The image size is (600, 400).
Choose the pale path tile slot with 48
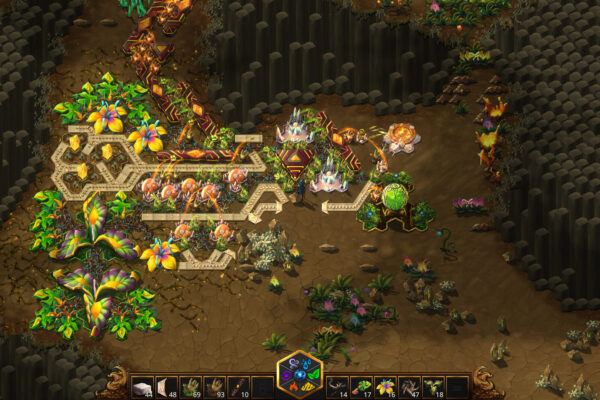(168, 385)
